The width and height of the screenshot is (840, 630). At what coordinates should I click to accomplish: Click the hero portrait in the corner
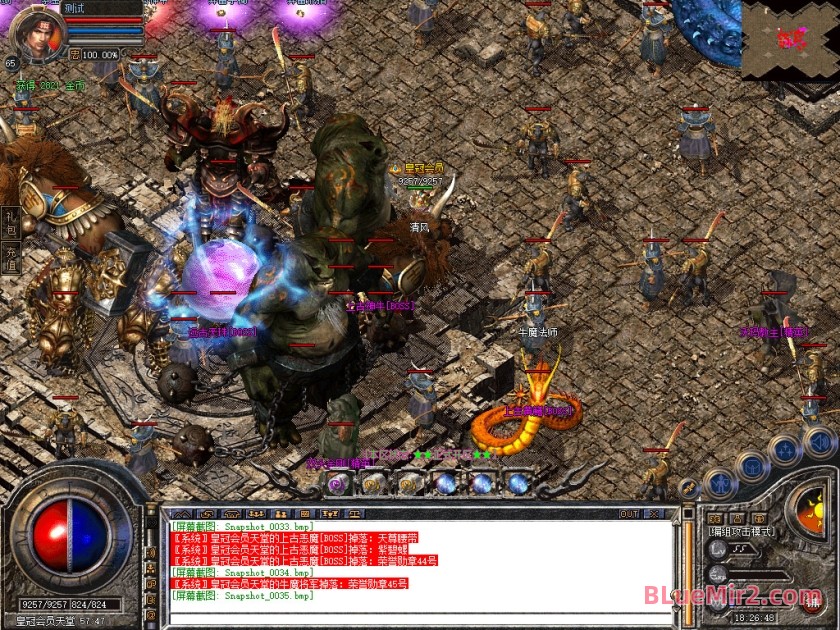pos(33,31)
